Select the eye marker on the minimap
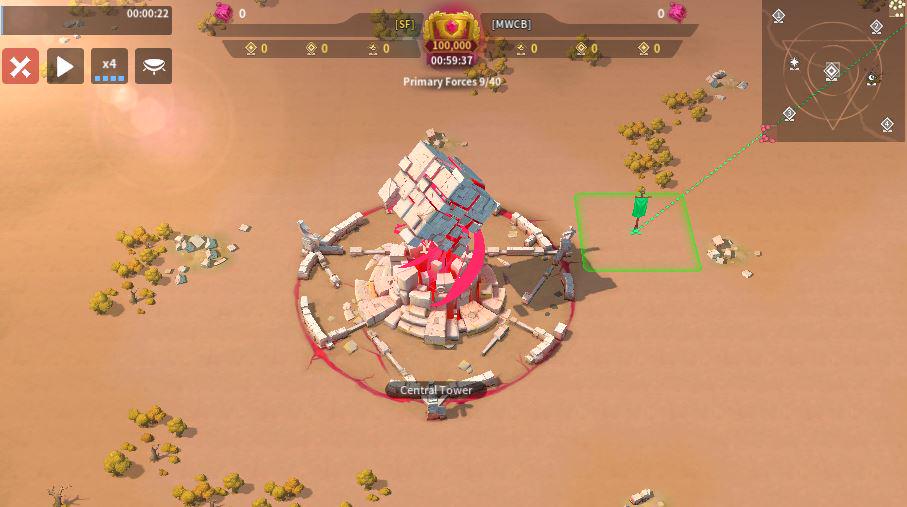The width and height of the screenshot is (907, 507). 871,78
